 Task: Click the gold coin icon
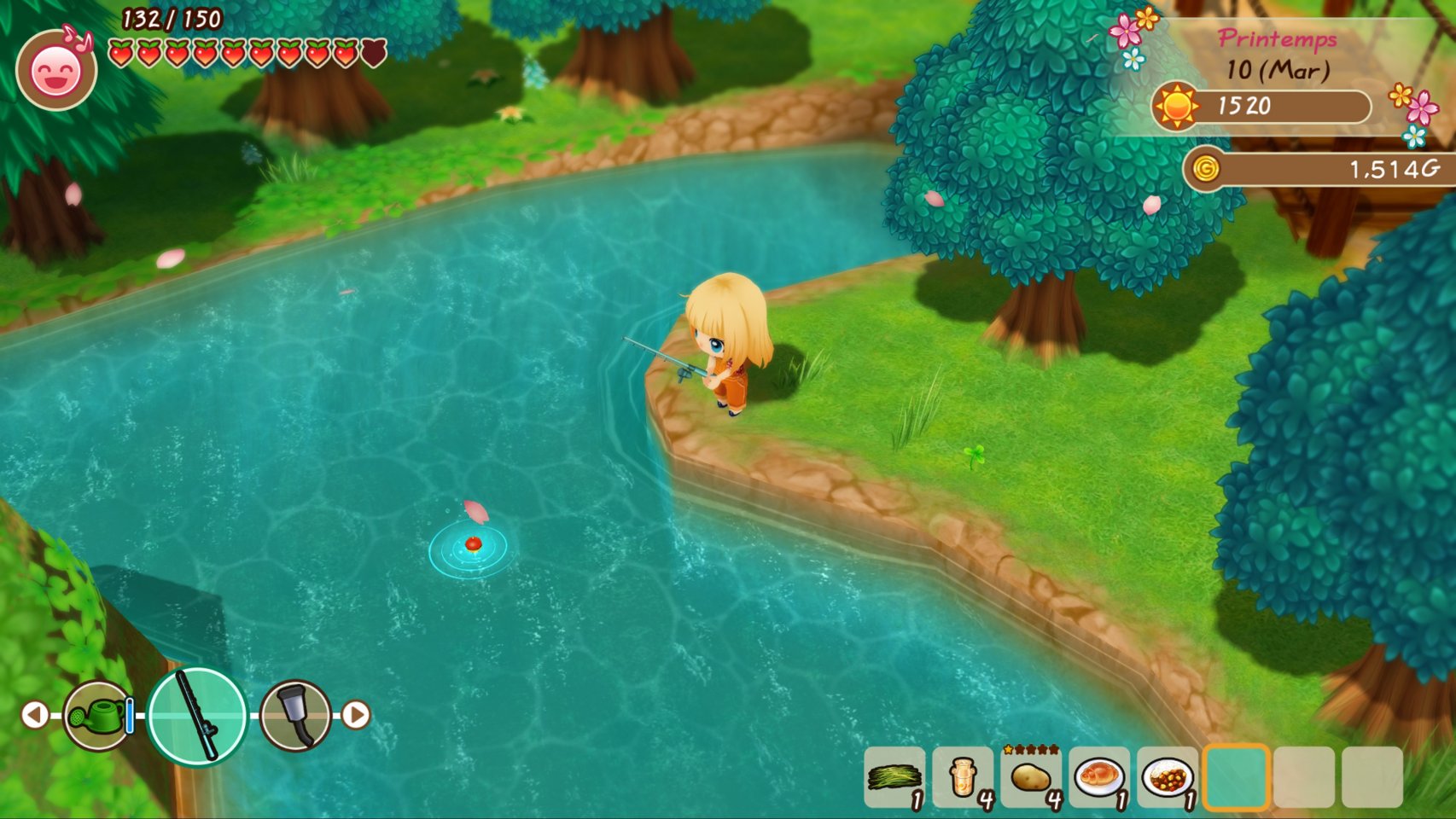pos(1205,169)
